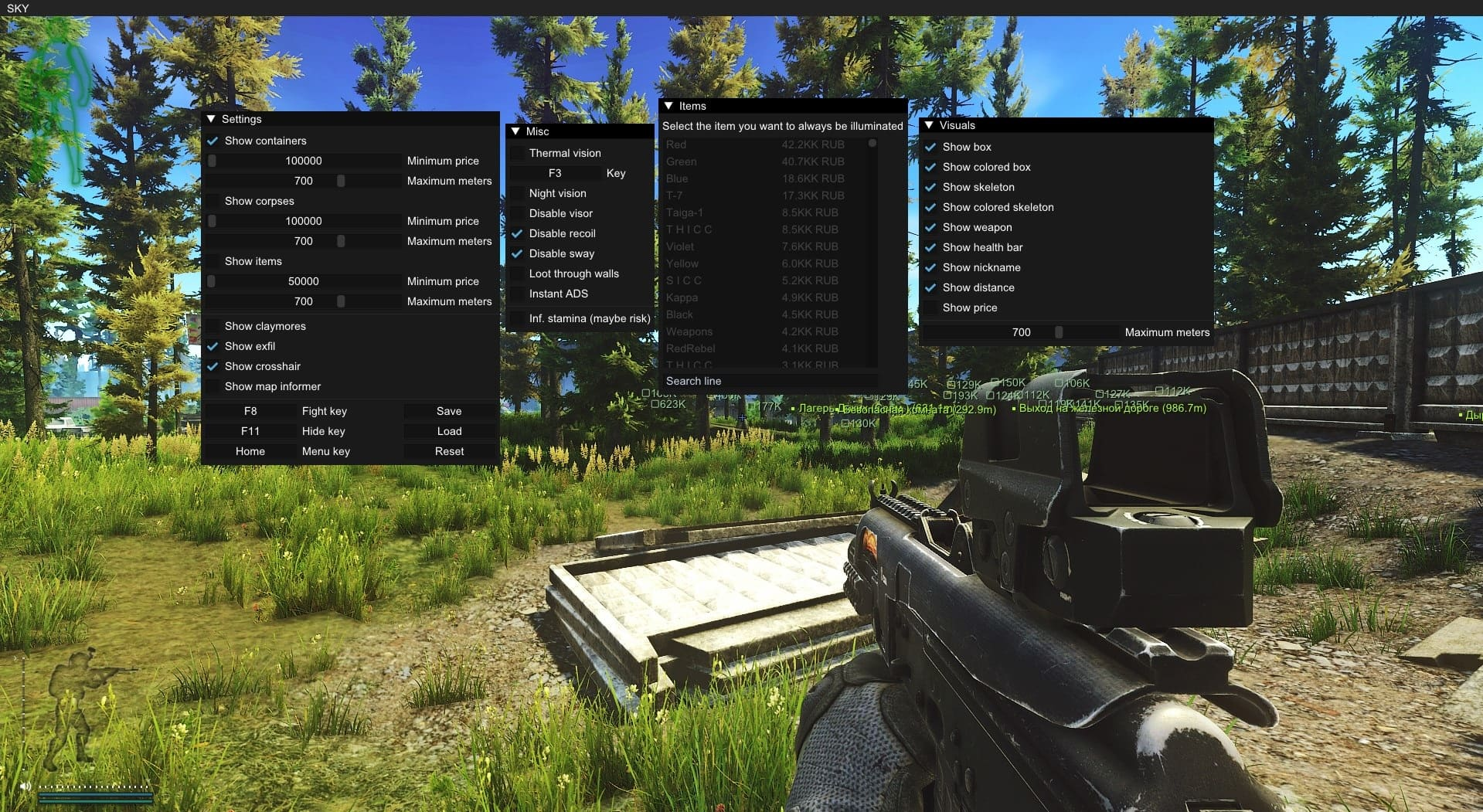Collapse the Visuals panel
The image size is (1483, 812).
930,124
